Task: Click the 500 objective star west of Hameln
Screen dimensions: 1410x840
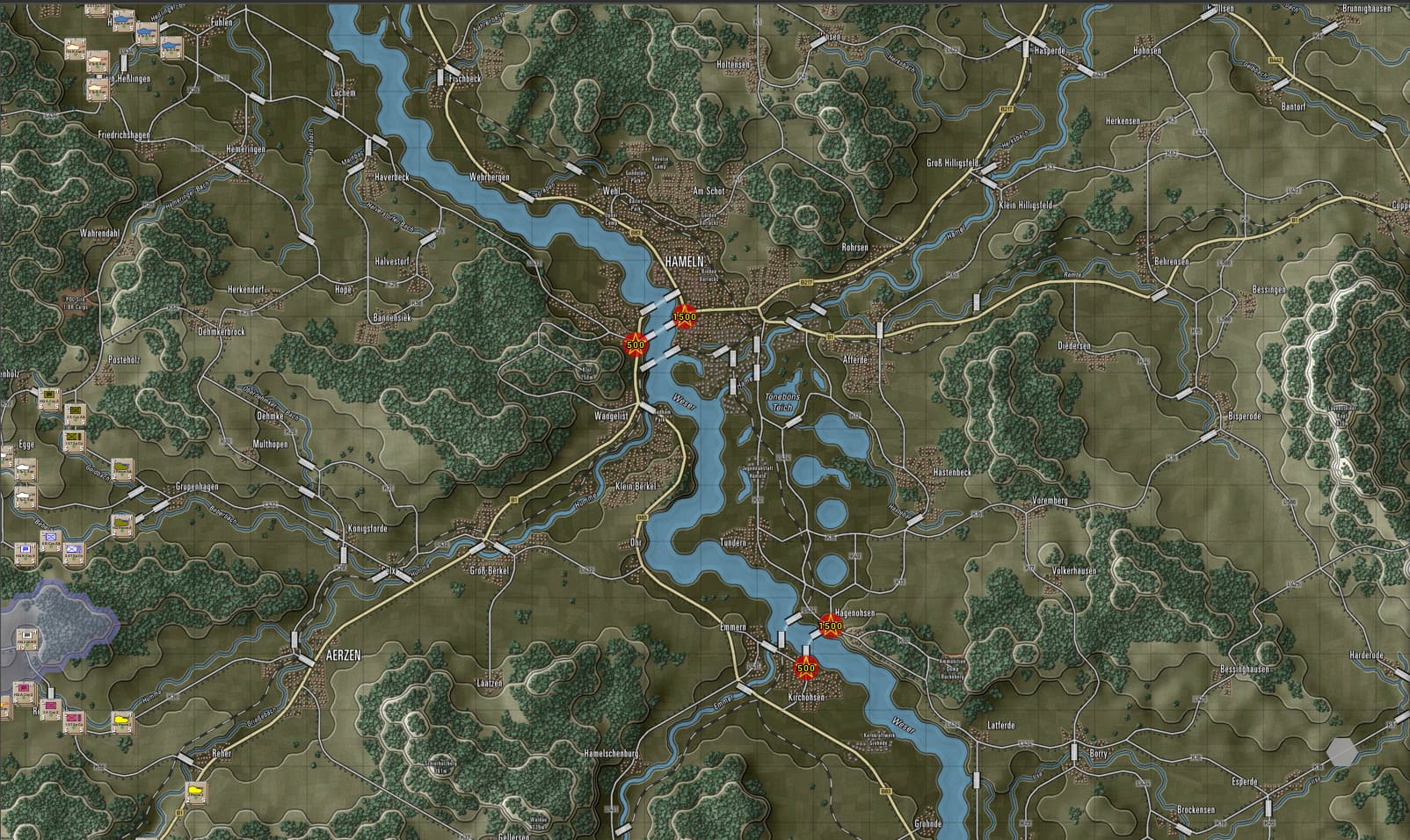Action: [x=634, y=345]
